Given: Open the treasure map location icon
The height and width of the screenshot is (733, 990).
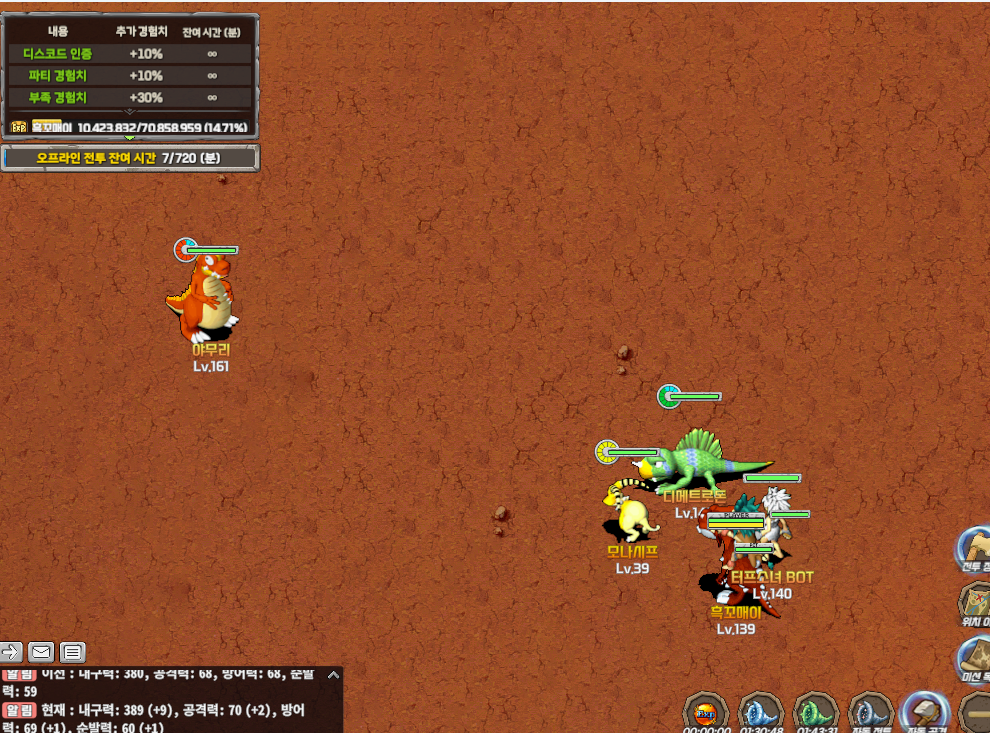Looking at the screenshot, I should coord(975,601).
